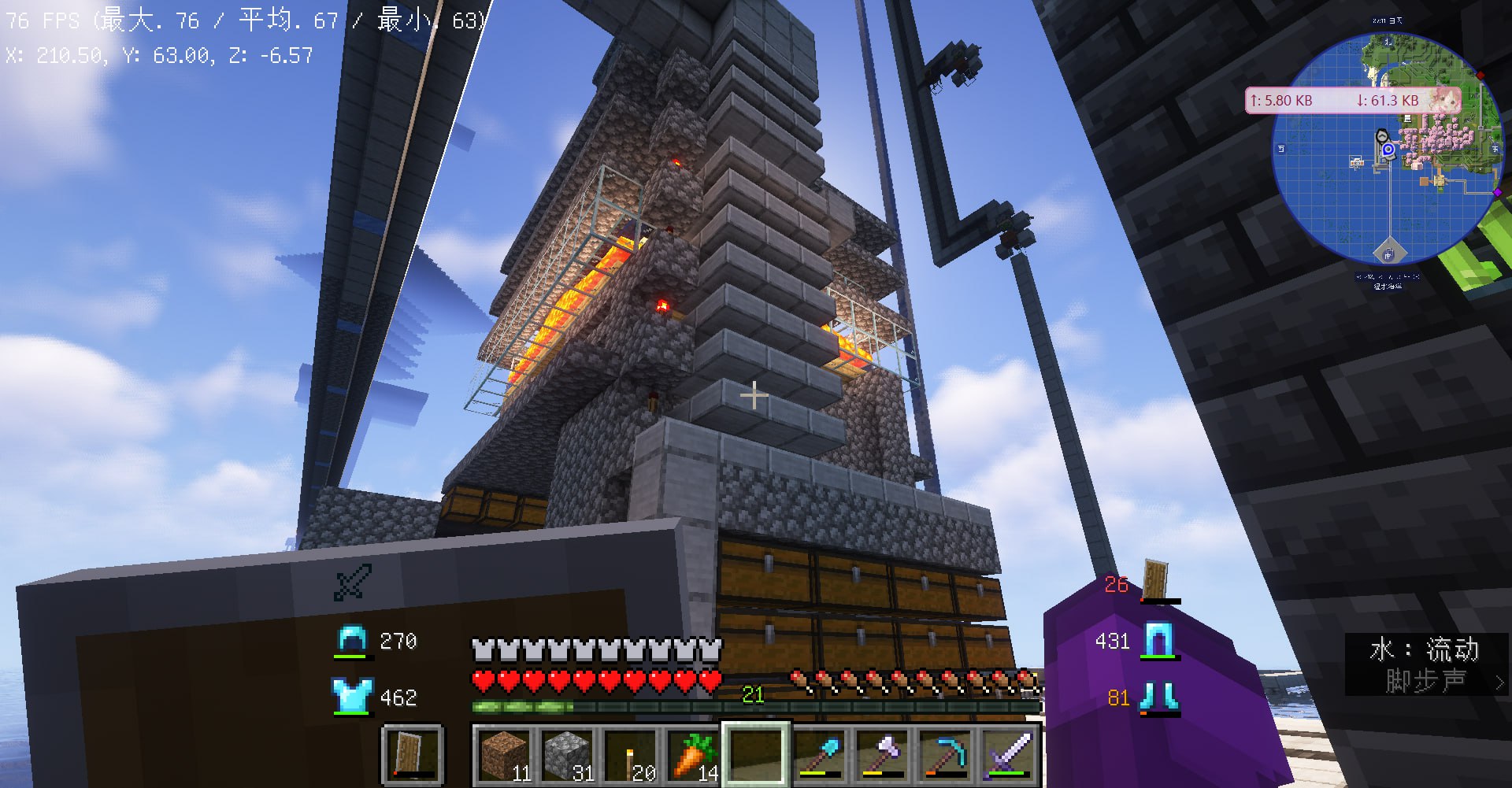Click the purple diamond waypoint on minimap edge

(x=1497, y=192)
